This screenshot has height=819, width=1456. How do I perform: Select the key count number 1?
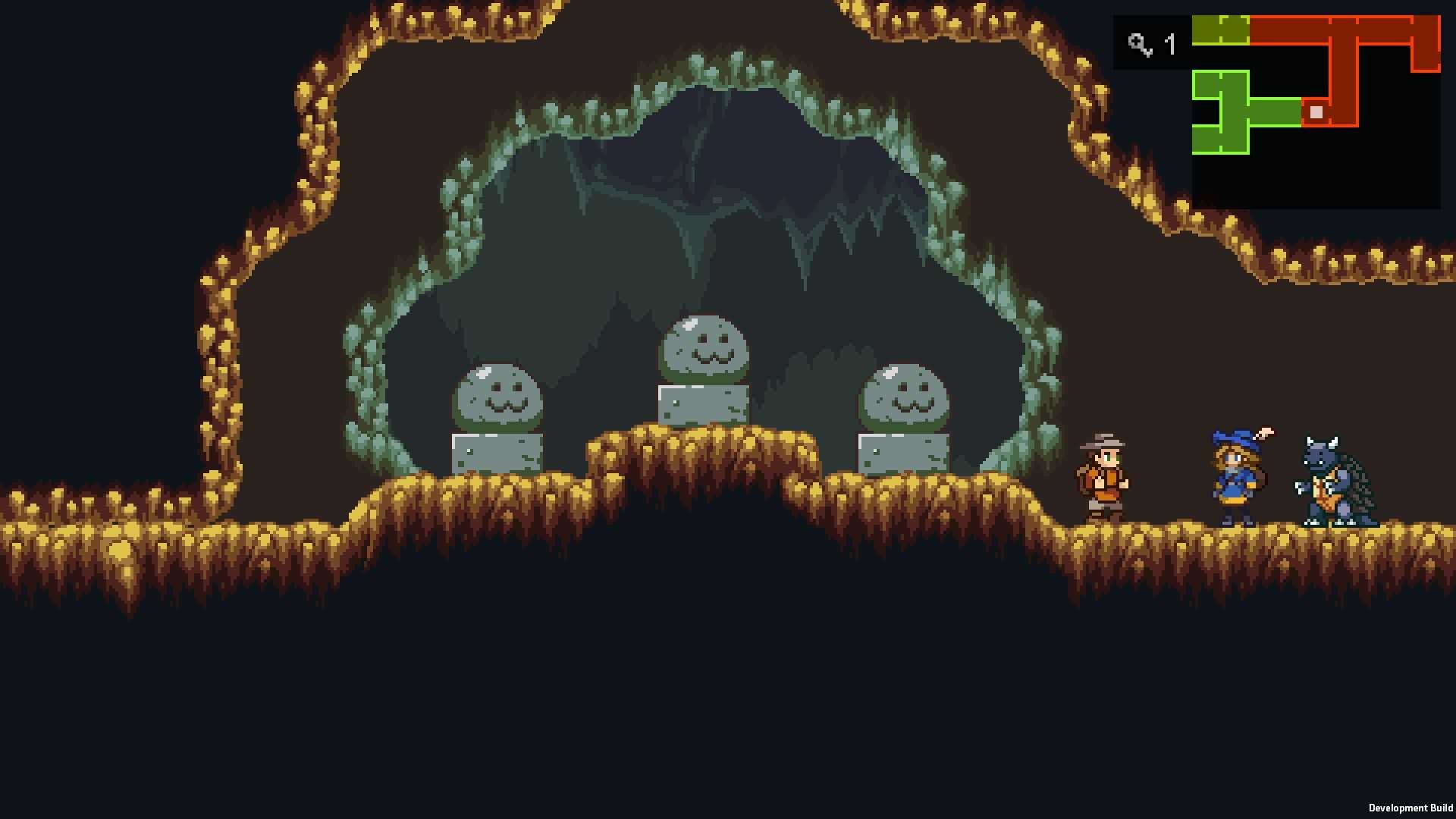(x=1171, y=44)
